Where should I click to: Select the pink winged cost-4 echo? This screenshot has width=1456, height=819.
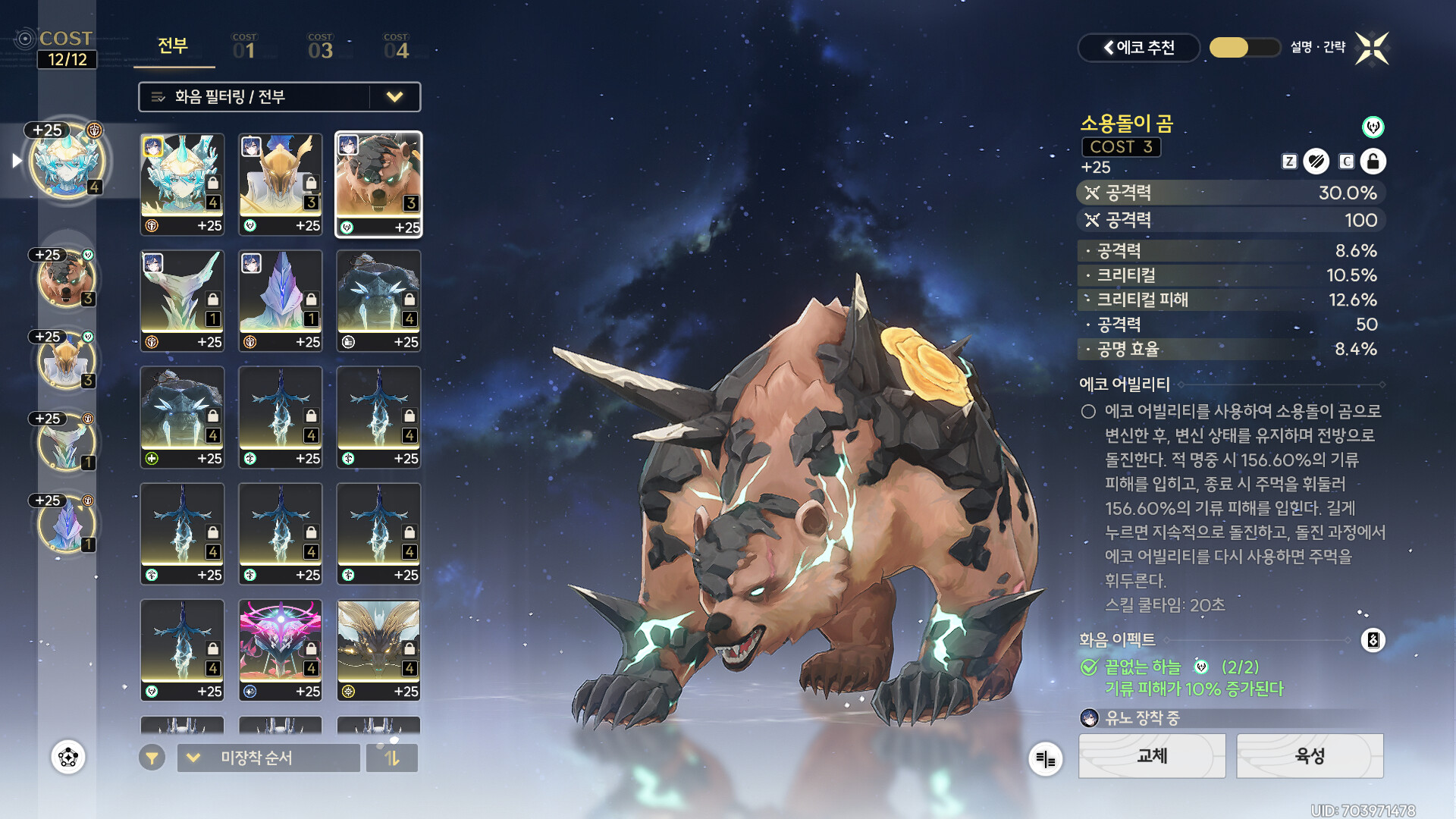point(281,650)
